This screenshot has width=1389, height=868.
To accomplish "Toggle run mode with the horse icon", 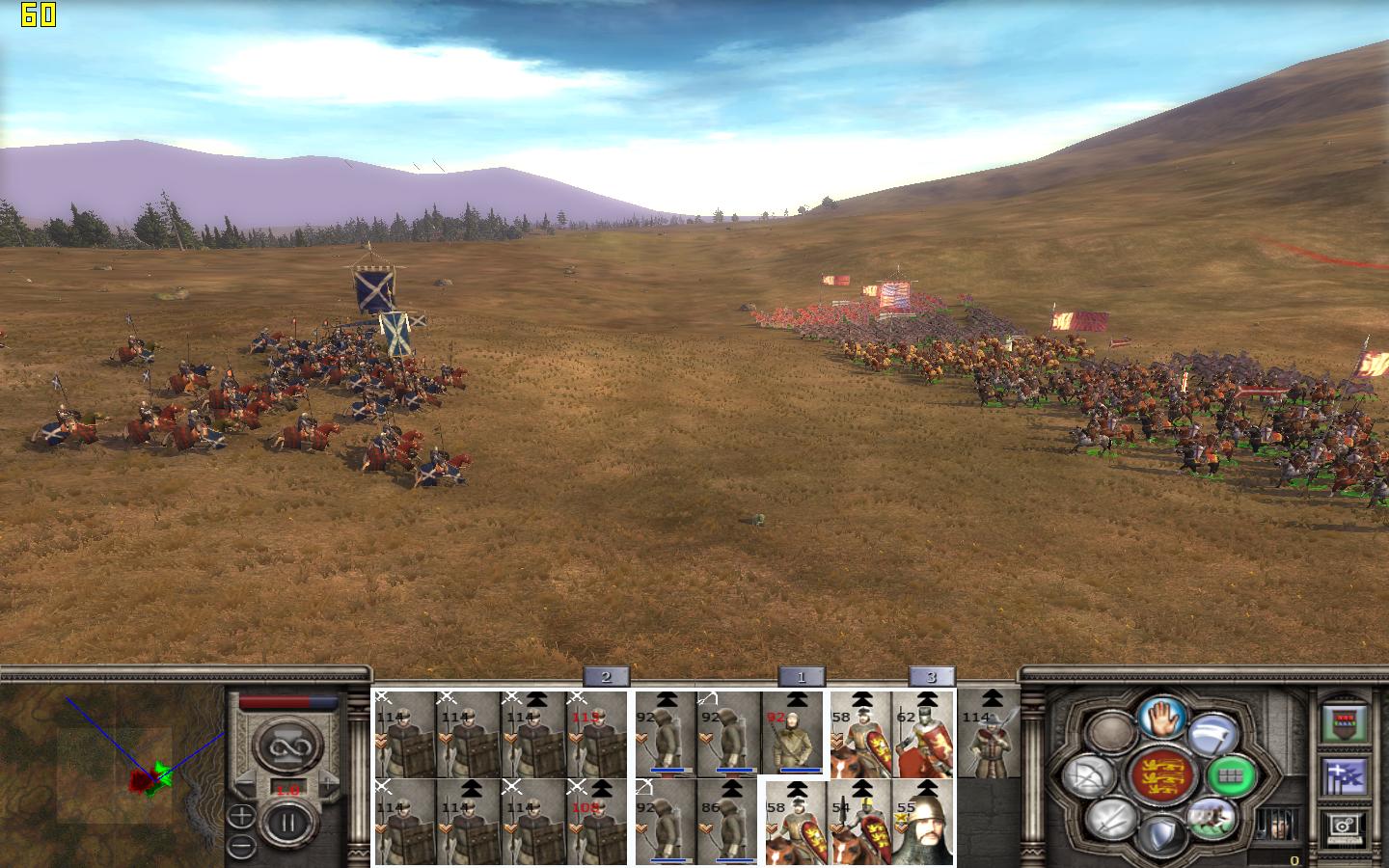I will click(1212, 818).
